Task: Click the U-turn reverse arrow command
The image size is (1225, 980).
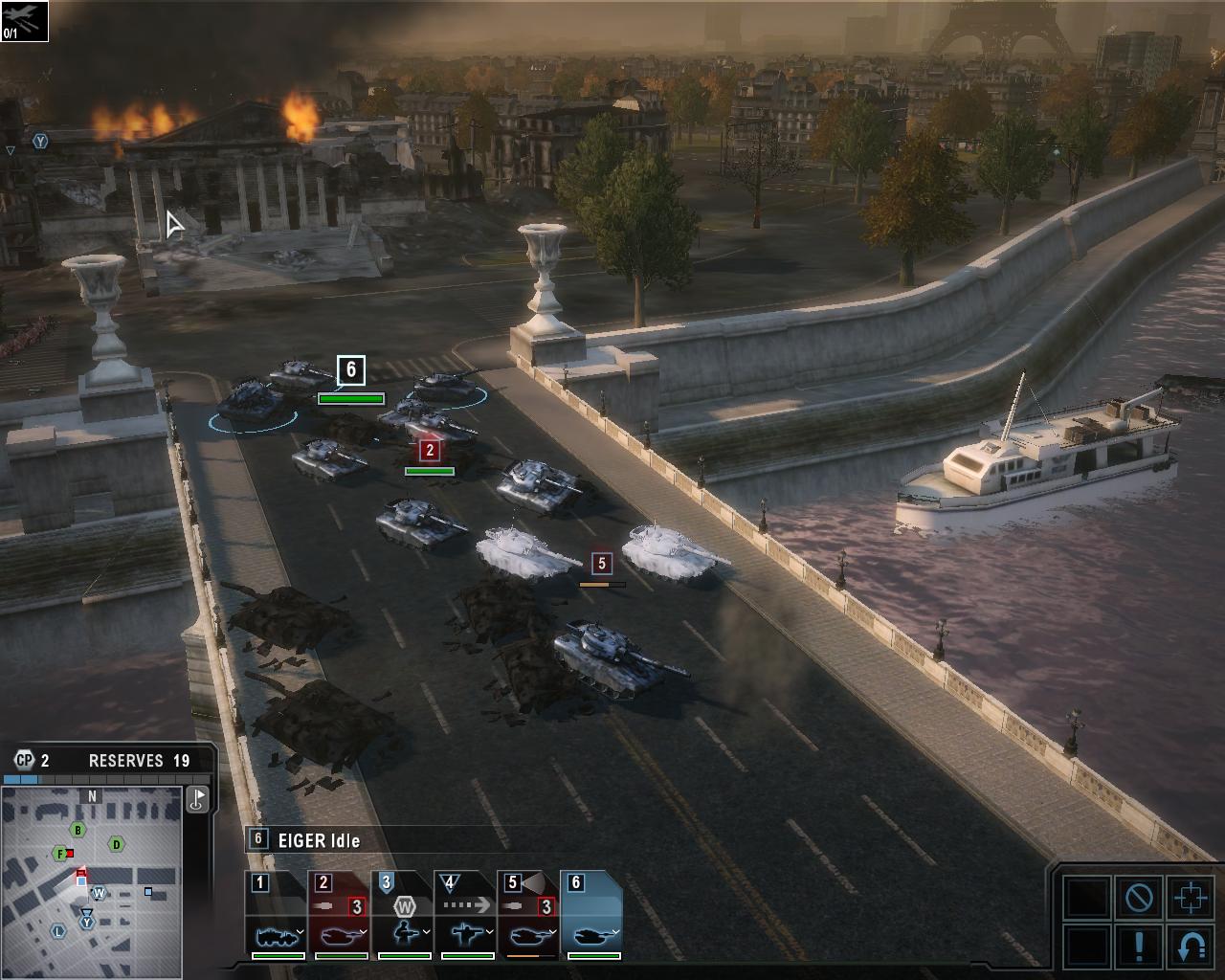Action: click(x=1190, y=946)
